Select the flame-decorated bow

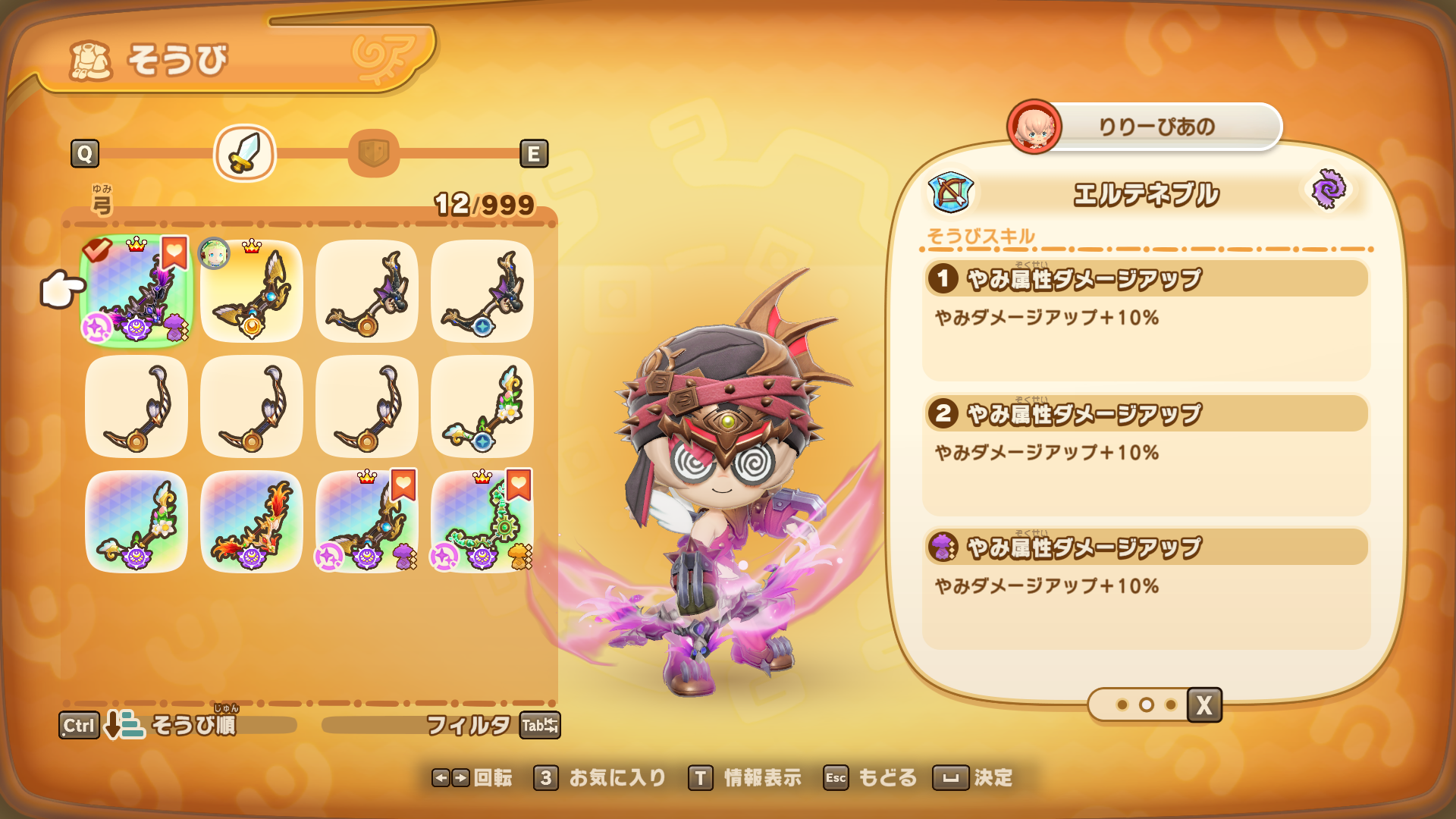tap(252, 522)
